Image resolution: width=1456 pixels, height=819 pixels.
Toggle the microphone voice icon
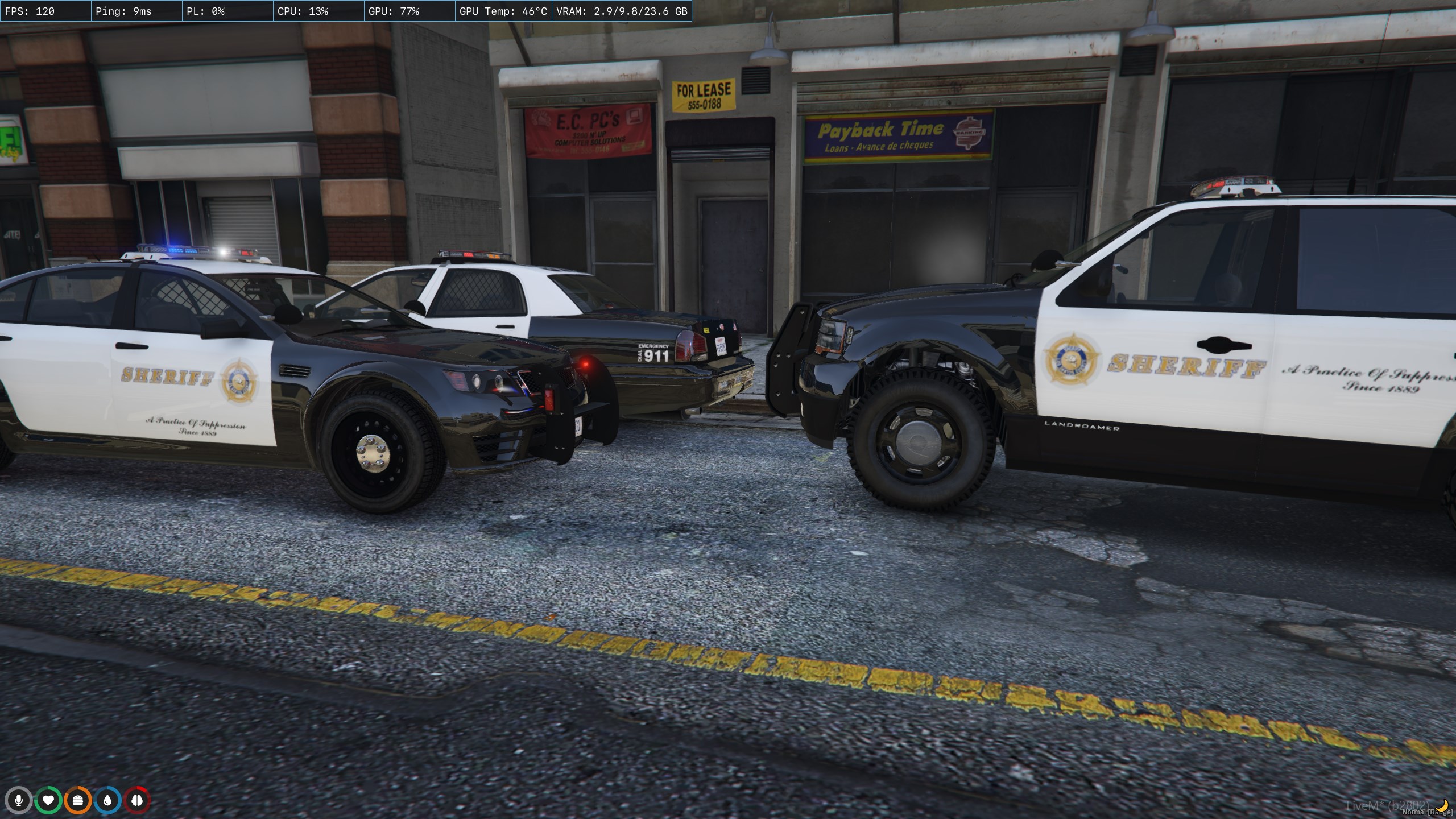[x=19, y=801]
